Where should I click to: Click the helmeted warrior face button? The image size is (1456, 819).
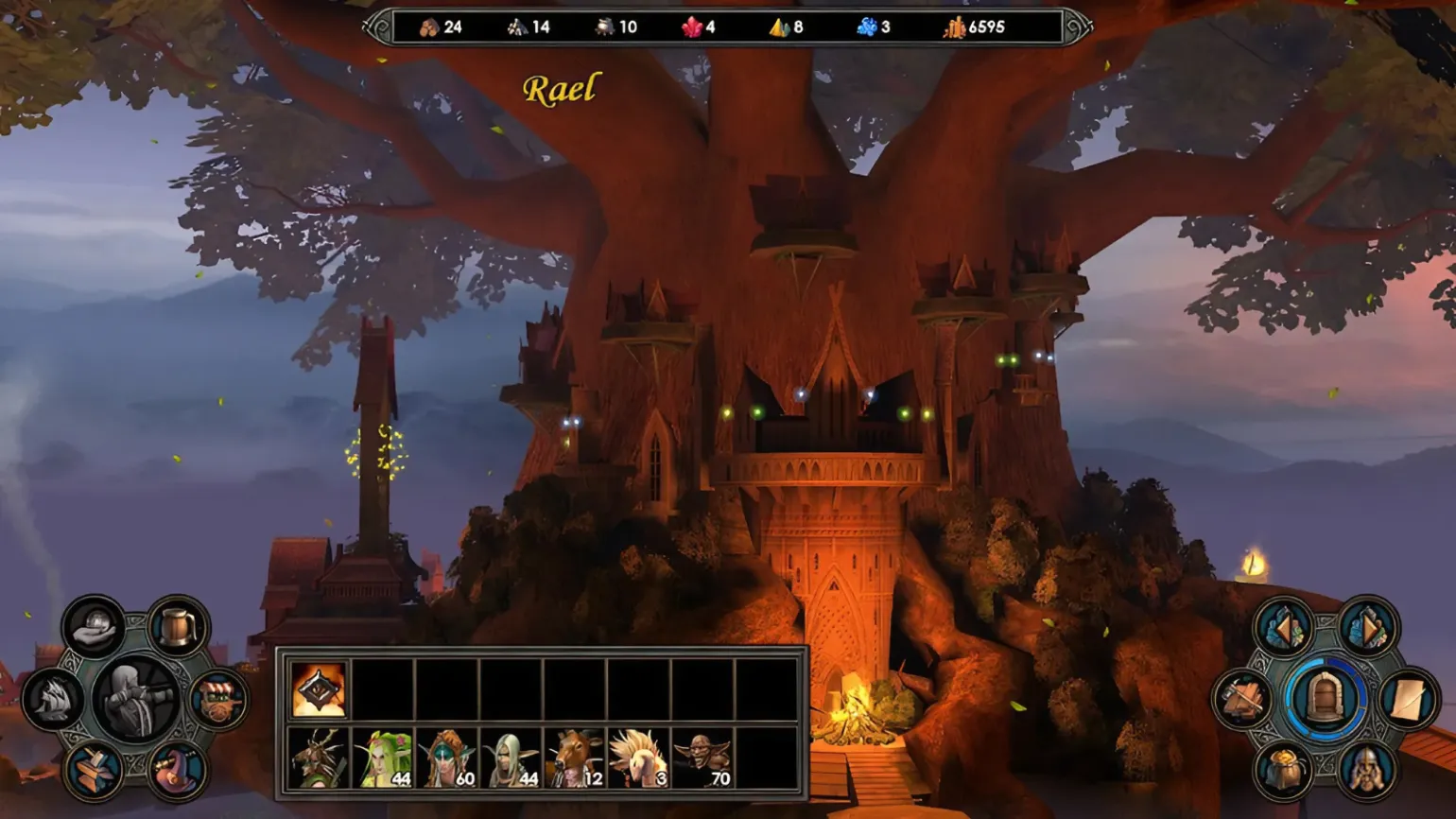pos(1367,772)
